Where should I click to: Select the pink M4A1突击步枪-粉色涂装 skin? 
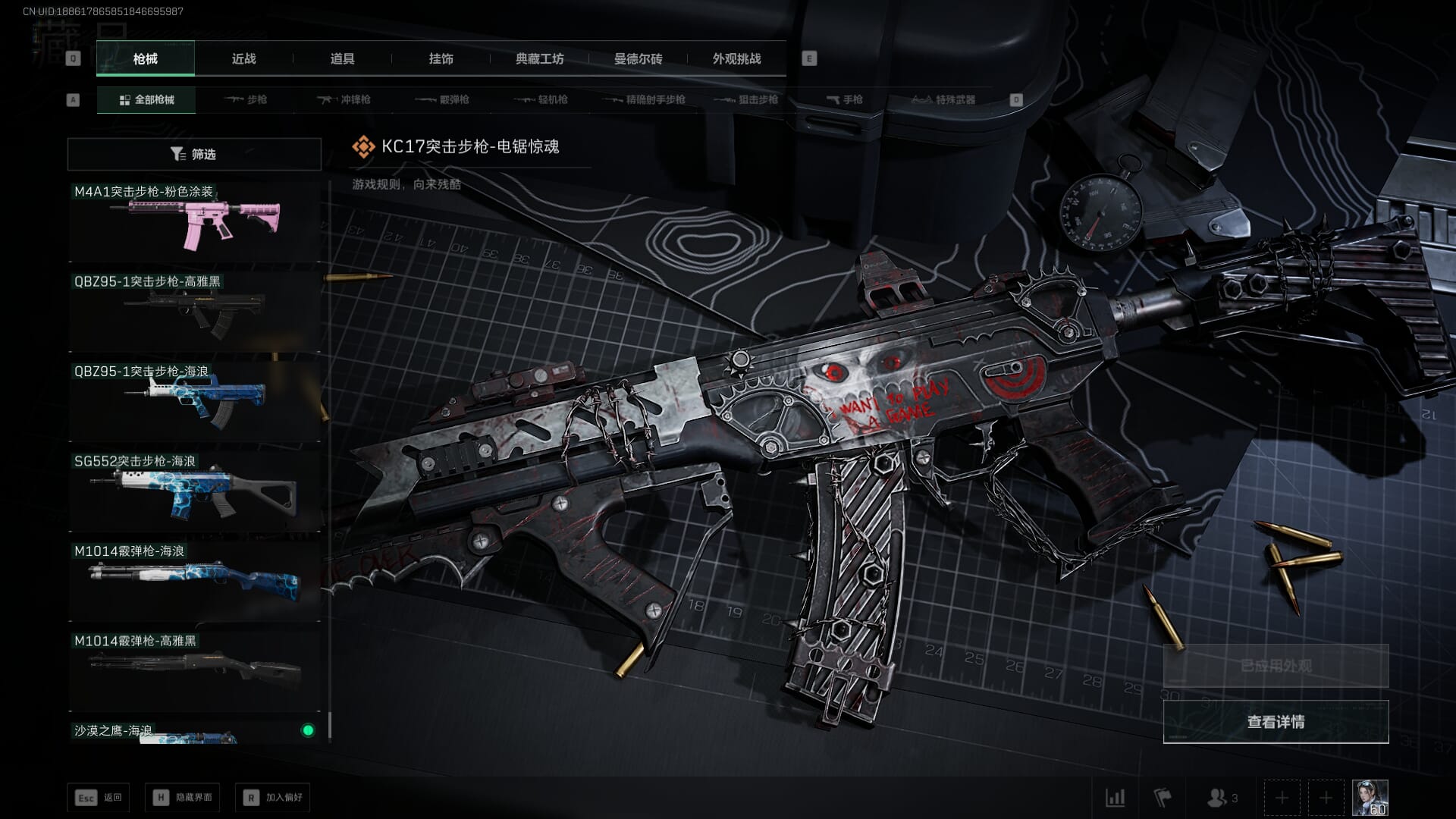[x=194, y=221]
